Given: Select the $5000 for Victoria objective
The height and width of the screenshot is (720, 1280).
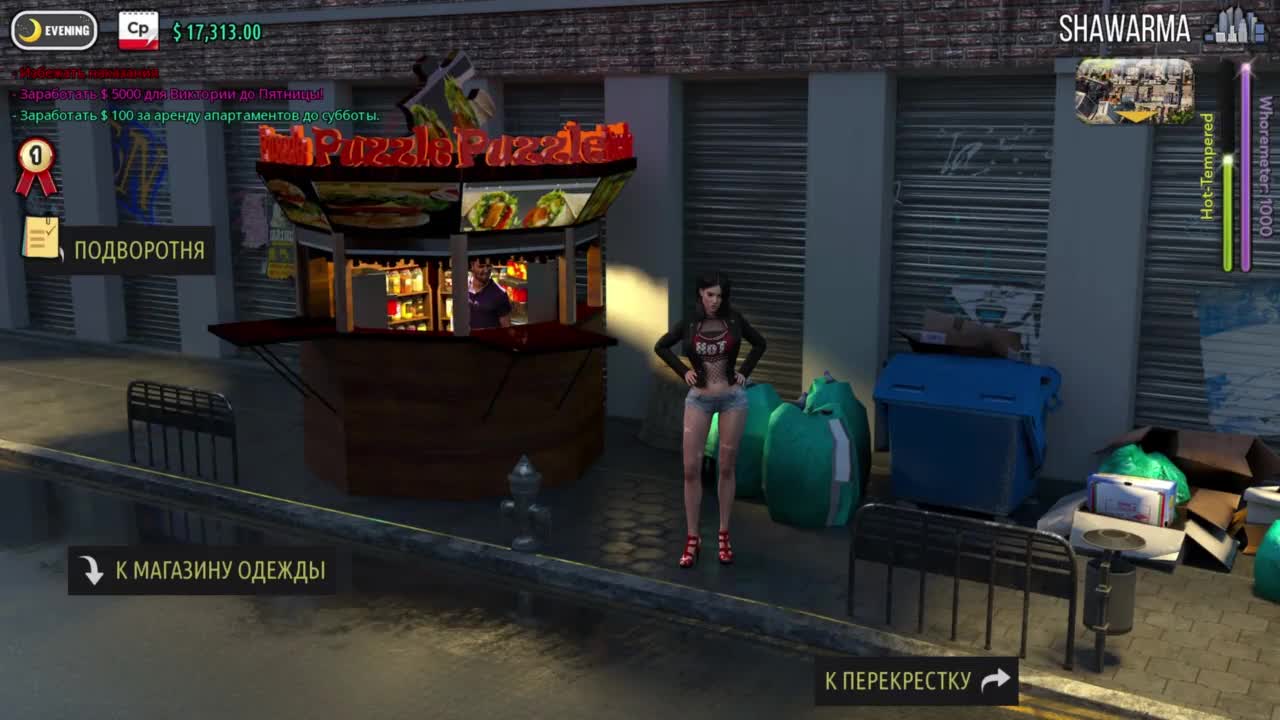Looking at the screenshot, I should [x=171, y=94].
